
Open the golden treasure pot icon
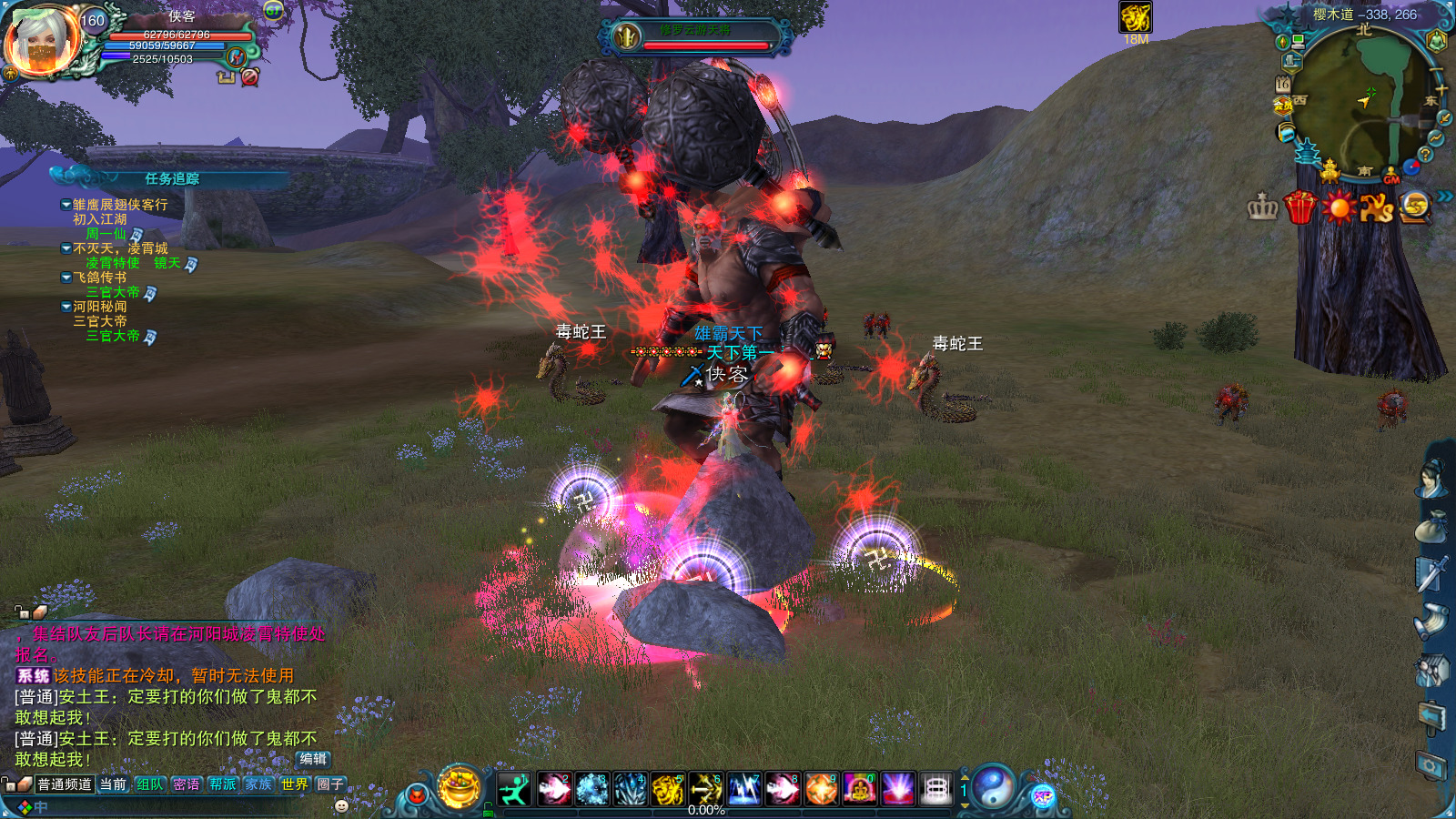pos(460,786)
